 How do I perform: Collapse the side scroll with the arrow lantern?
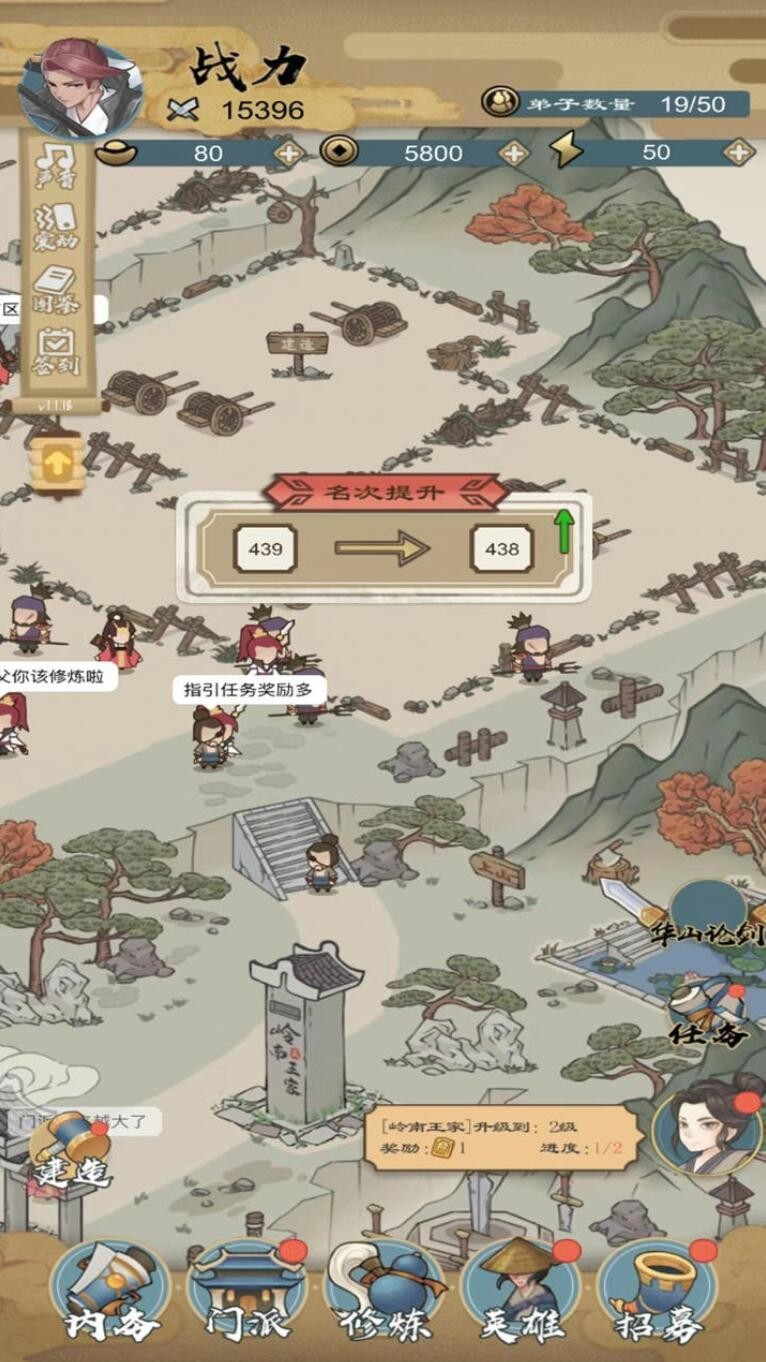pos(57,463)
